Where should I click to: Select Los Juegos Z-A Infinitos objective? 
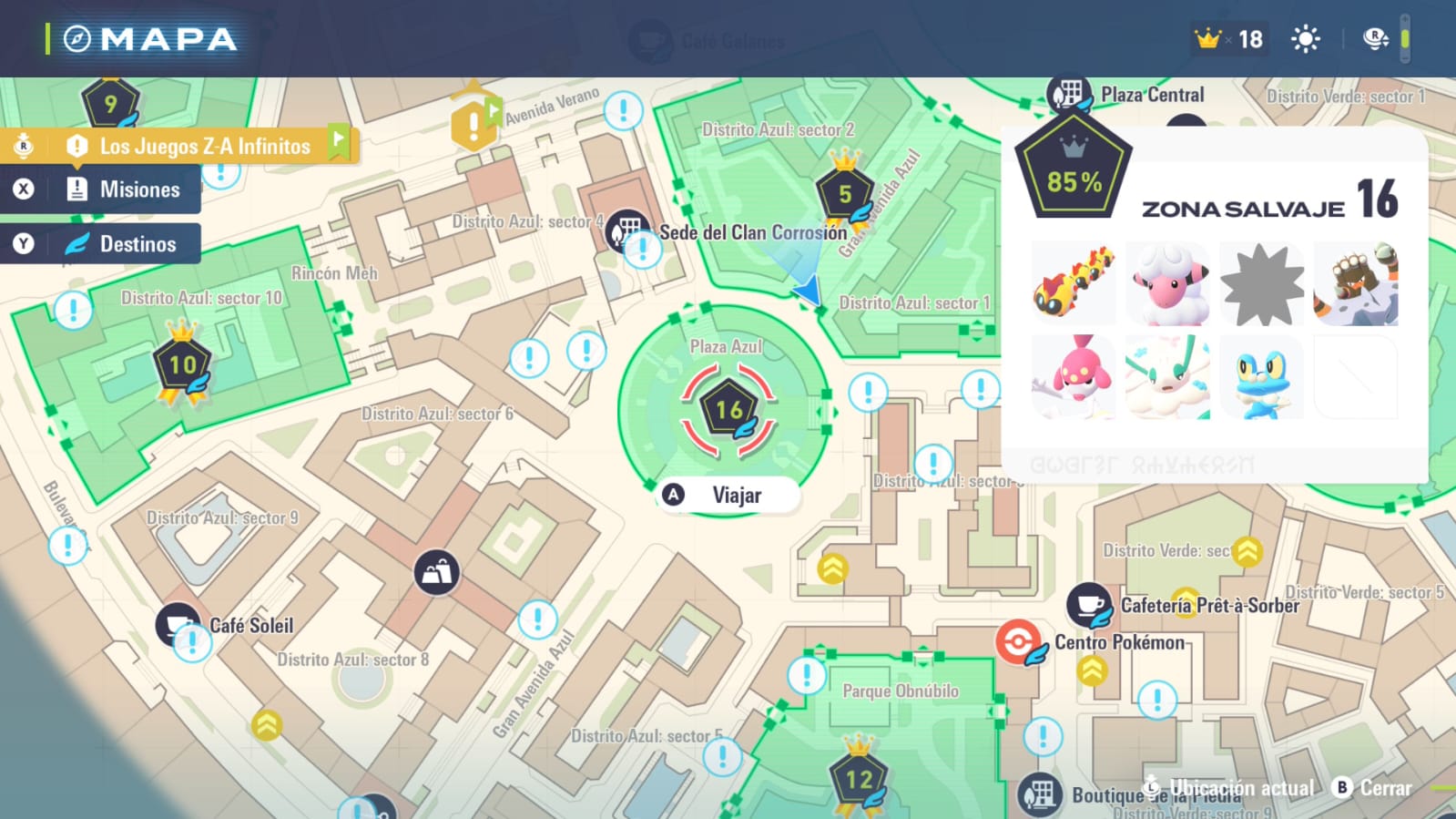(203, 146)
